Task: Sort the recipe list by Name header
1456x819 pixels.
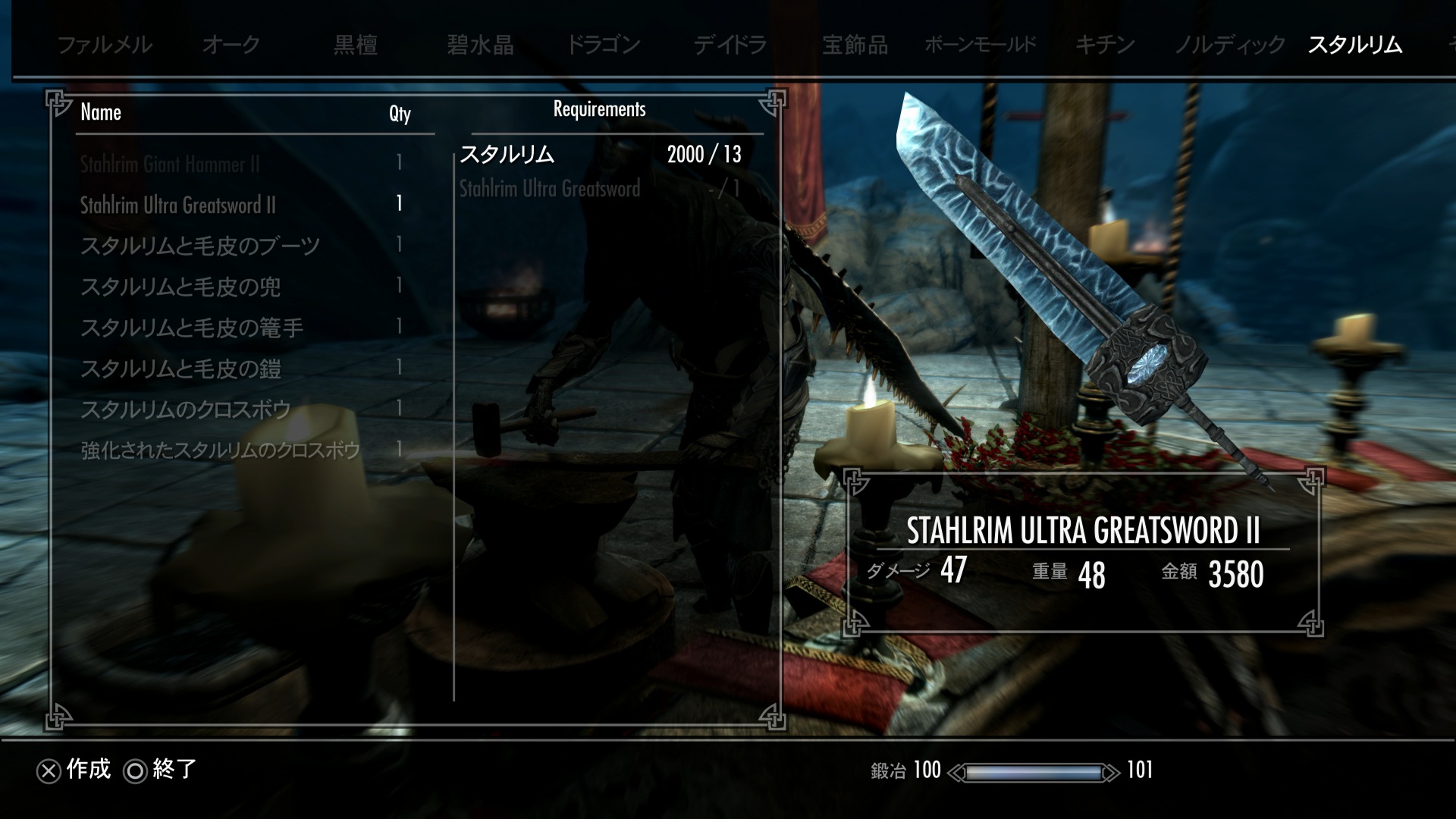Action: coord(101,112)
